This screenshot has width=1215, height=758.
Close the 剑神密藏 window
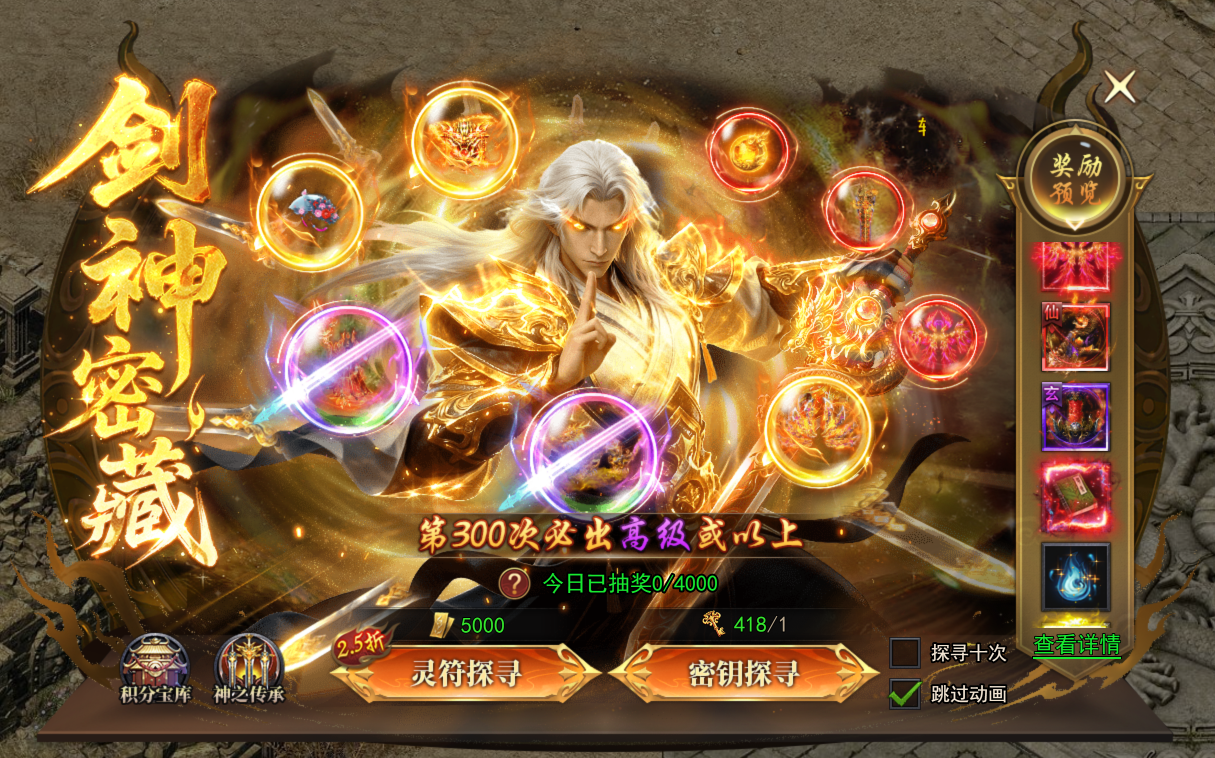1120,87
